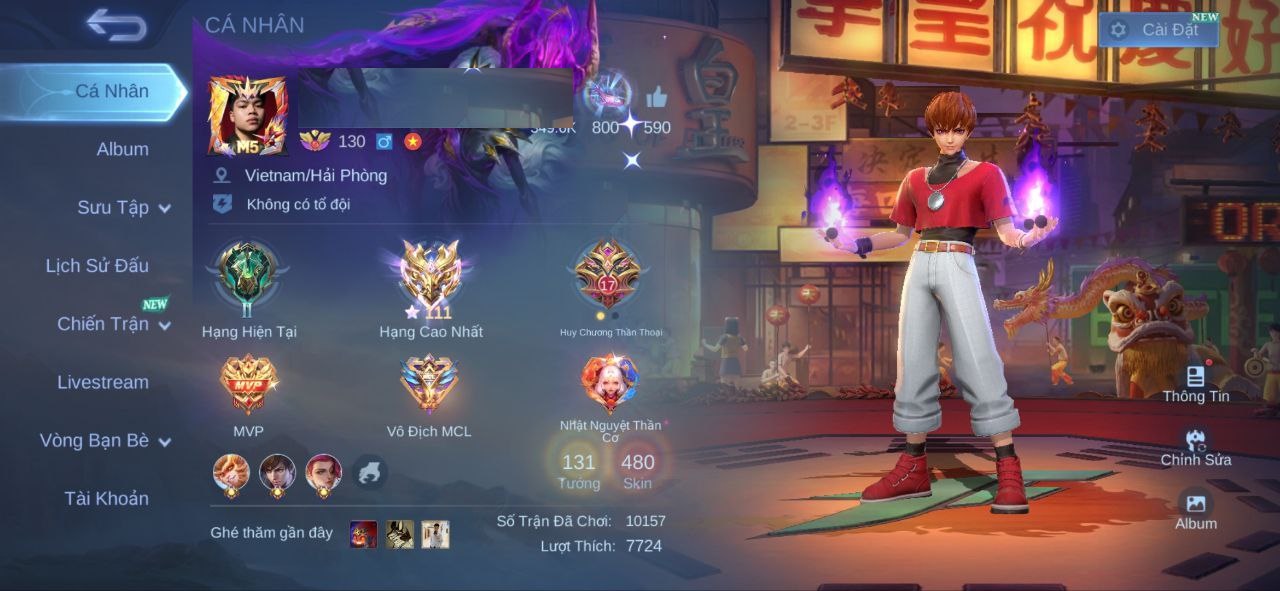Open Cài Đặt settings
Screen dimensions: 1280x591
[x=1158, y=30]
